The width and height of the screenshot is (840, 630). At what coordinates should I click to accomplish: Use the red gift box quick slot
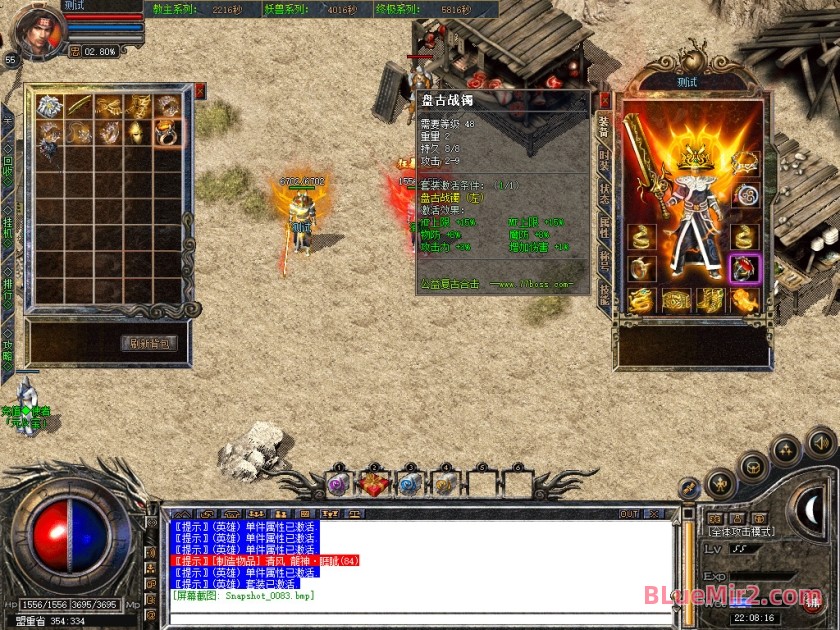coord(374,484)
